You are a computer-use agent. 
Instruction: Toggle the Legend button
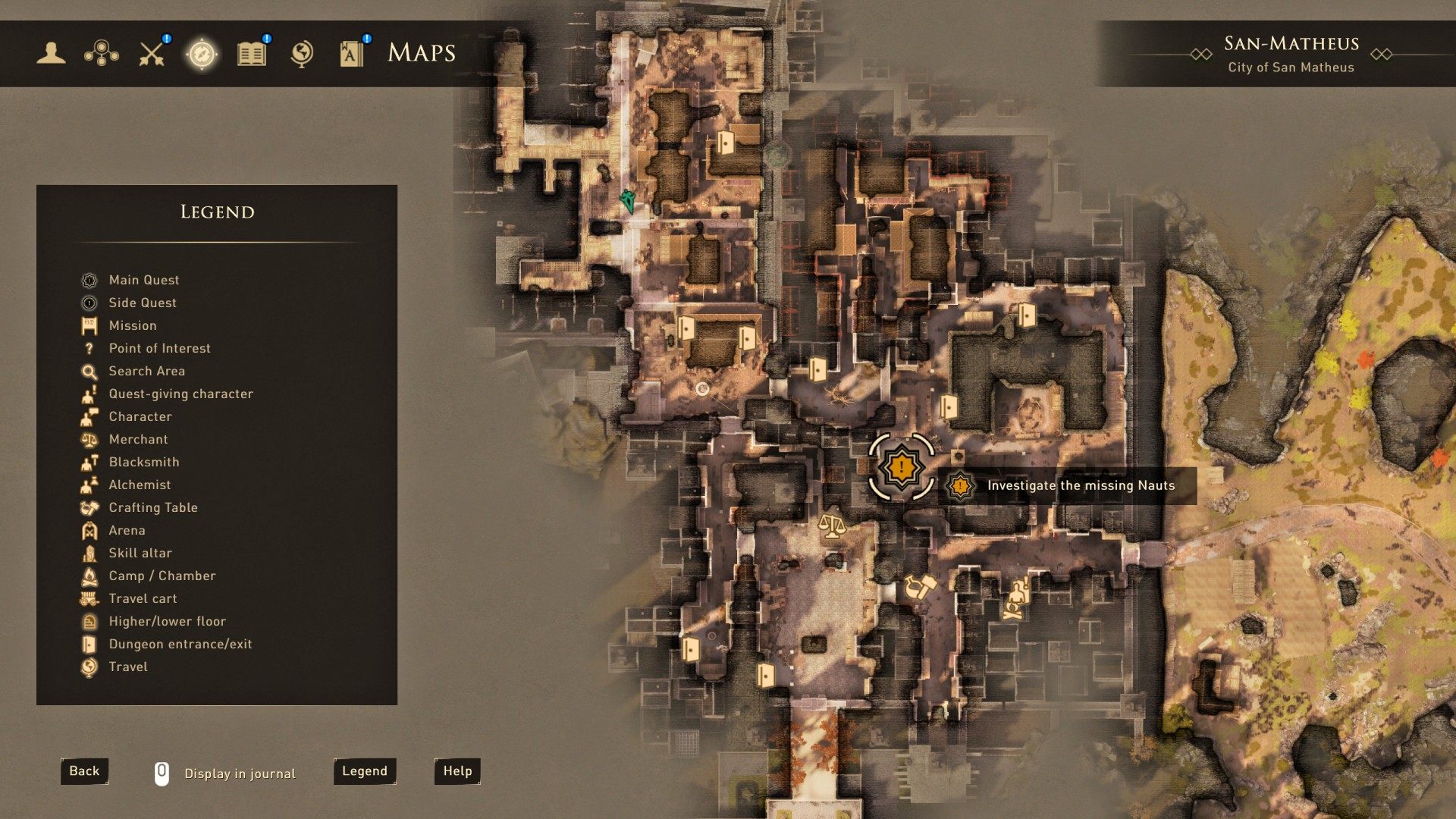click(365, 771)
